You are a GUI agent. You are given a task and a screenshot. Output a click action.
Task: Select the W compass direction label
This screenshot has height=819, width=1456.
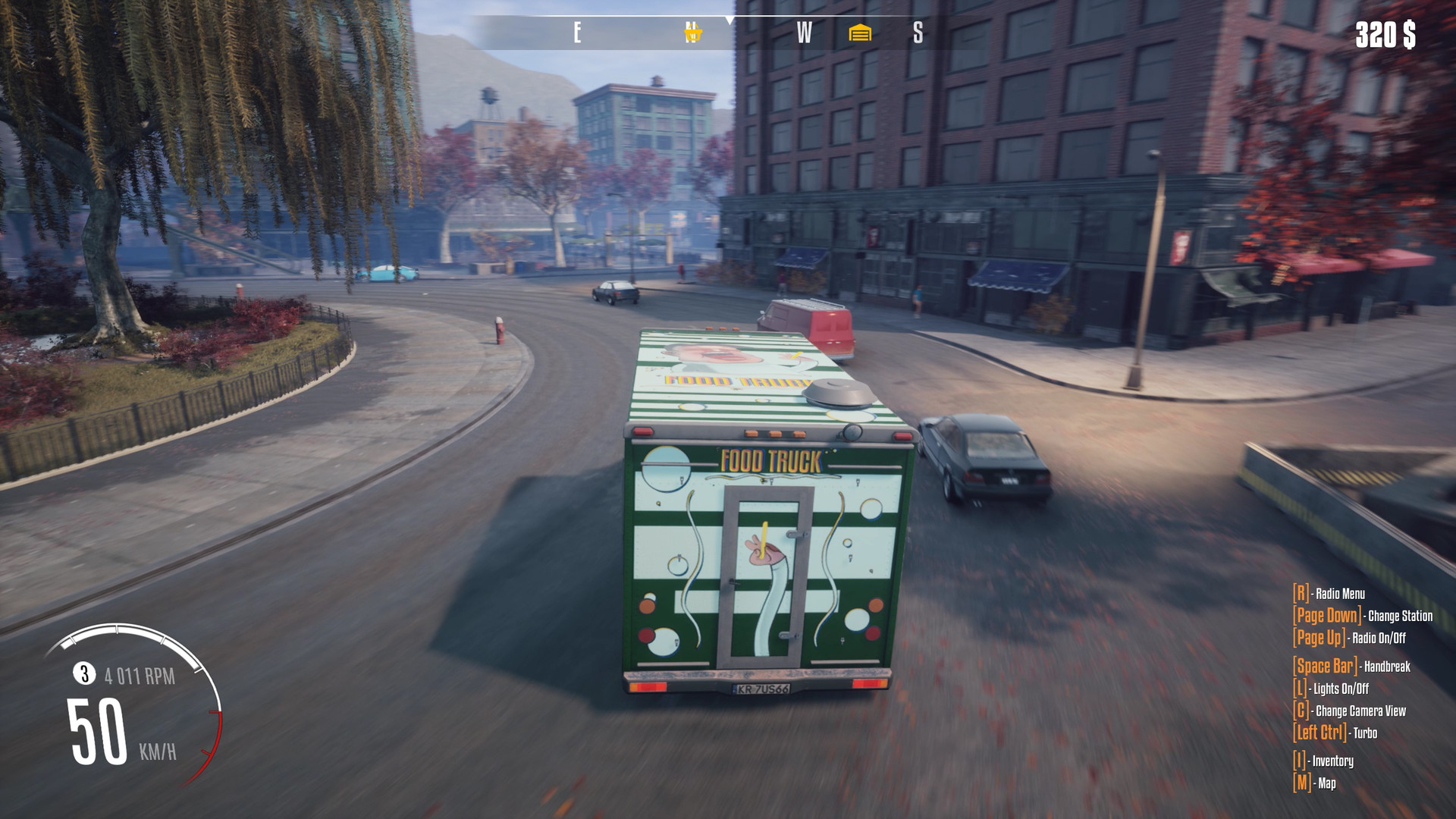tap(803, 32)
